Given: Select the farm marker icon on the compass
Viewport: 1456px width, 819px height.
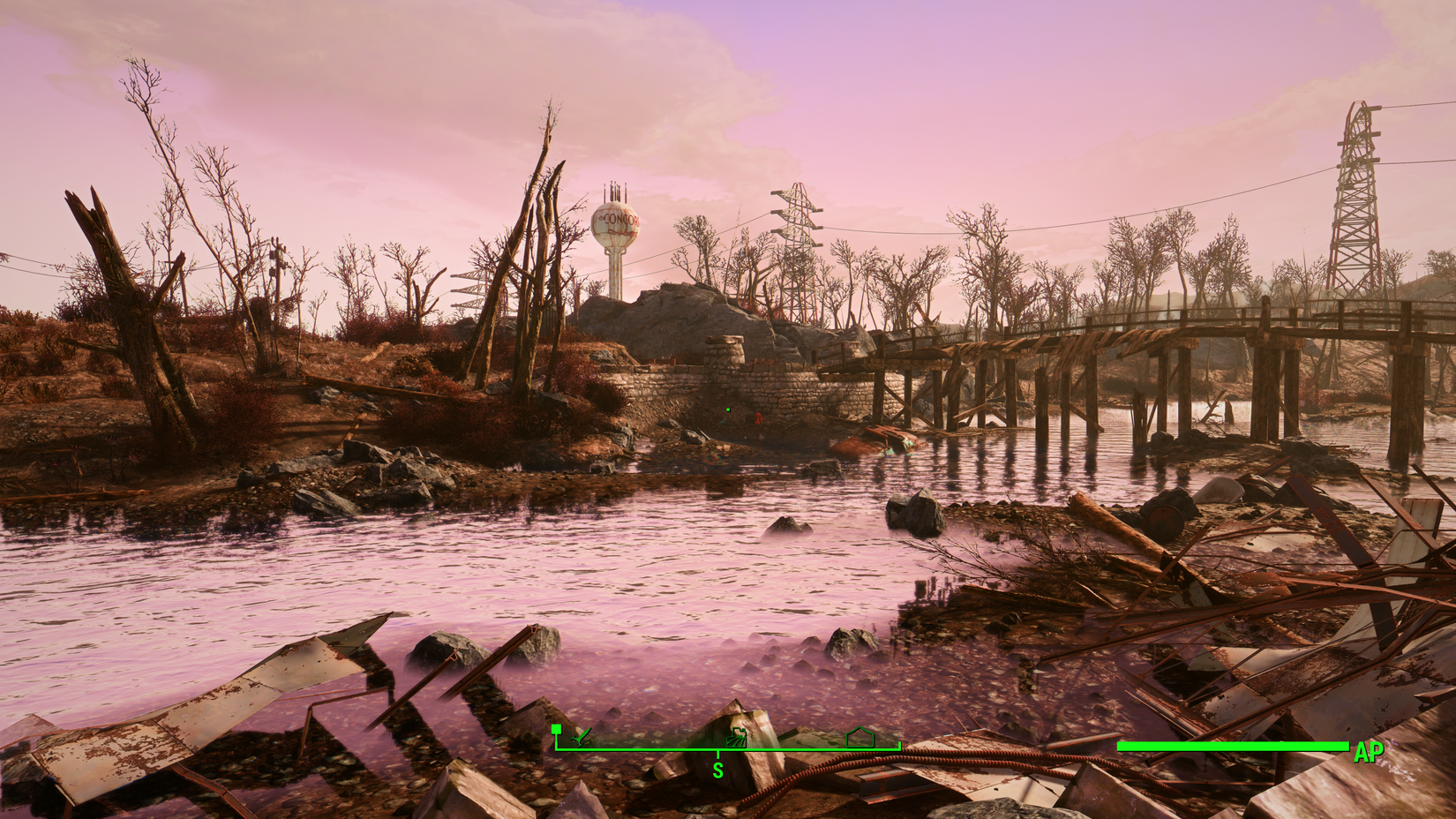Looking at the screenshot, I should coord(737,737).
